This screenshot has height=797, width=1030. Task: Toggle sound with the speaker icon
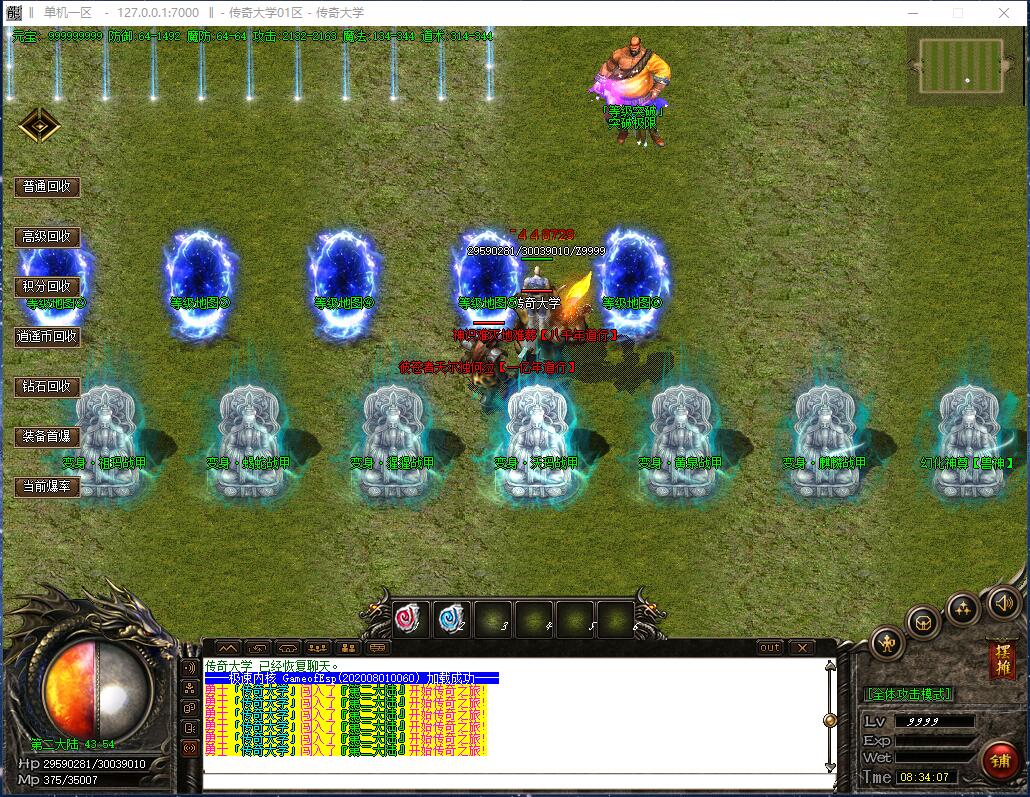click(1002, 602)
